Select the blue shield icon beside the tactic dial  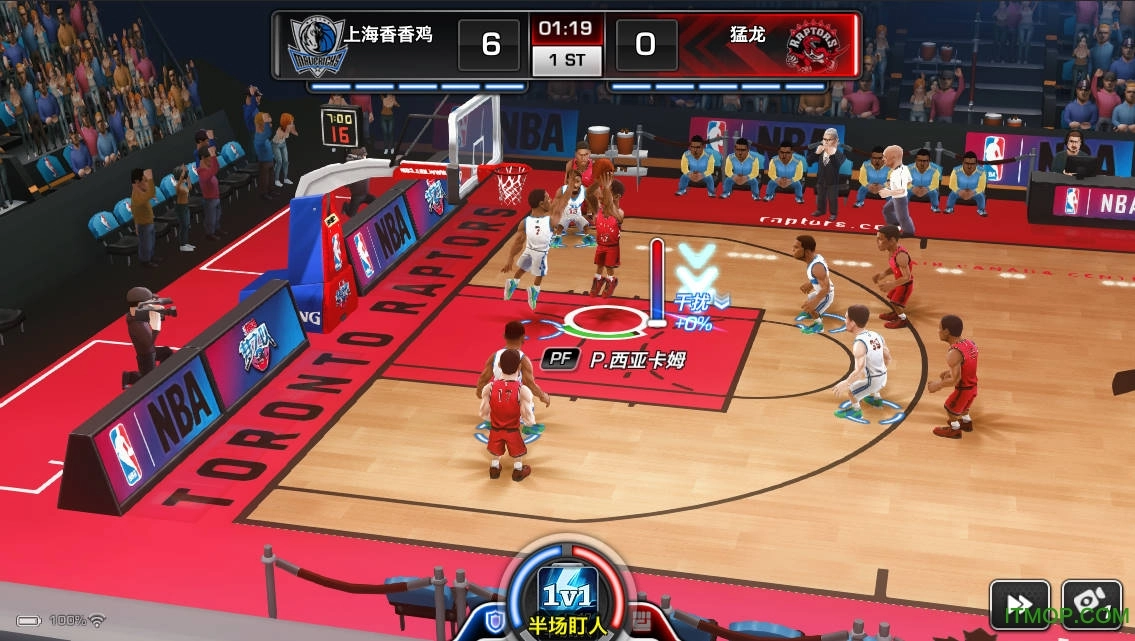[x=494, y=624]
